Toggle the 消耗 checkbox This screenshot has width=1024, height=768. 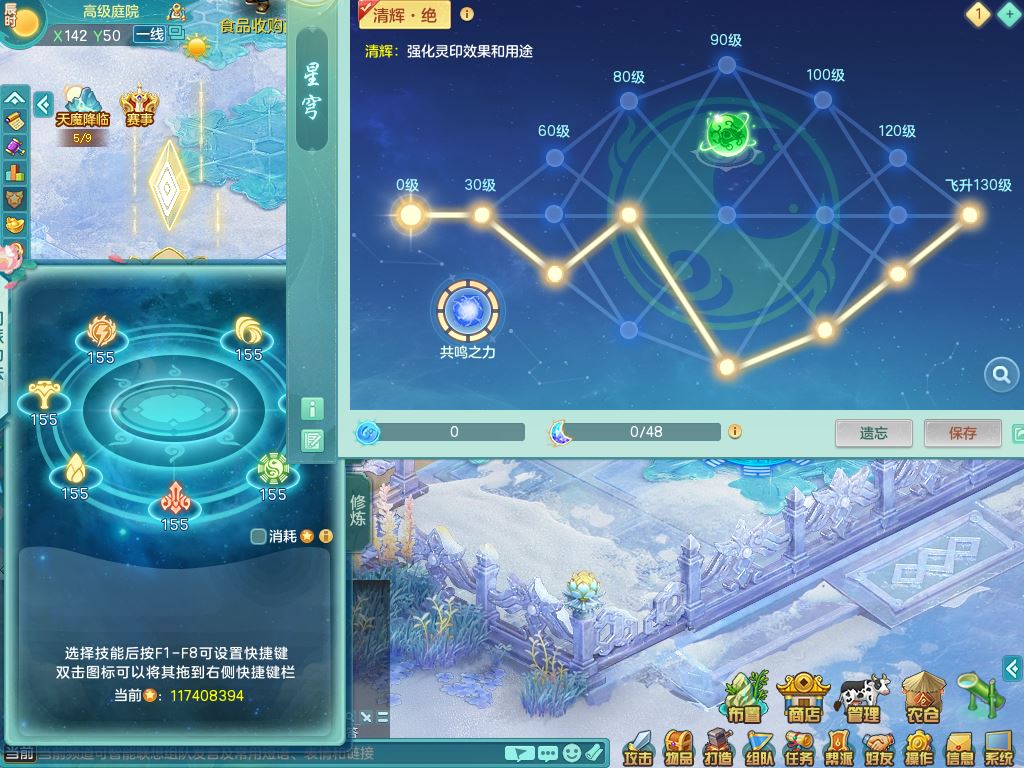click(x=259, y=537)
